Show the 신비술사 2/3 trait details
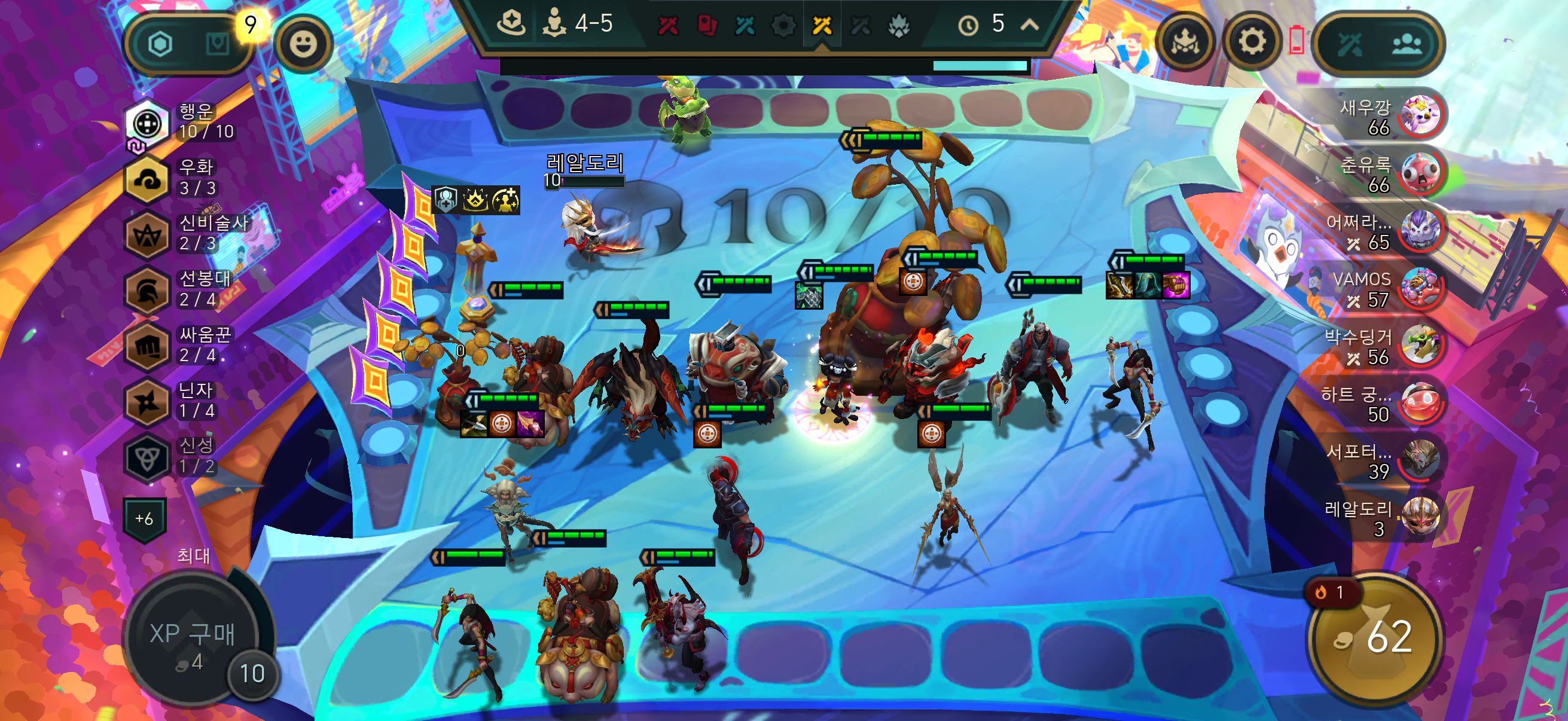This screenshot has width=1568, height=721. tap(147, 235)
